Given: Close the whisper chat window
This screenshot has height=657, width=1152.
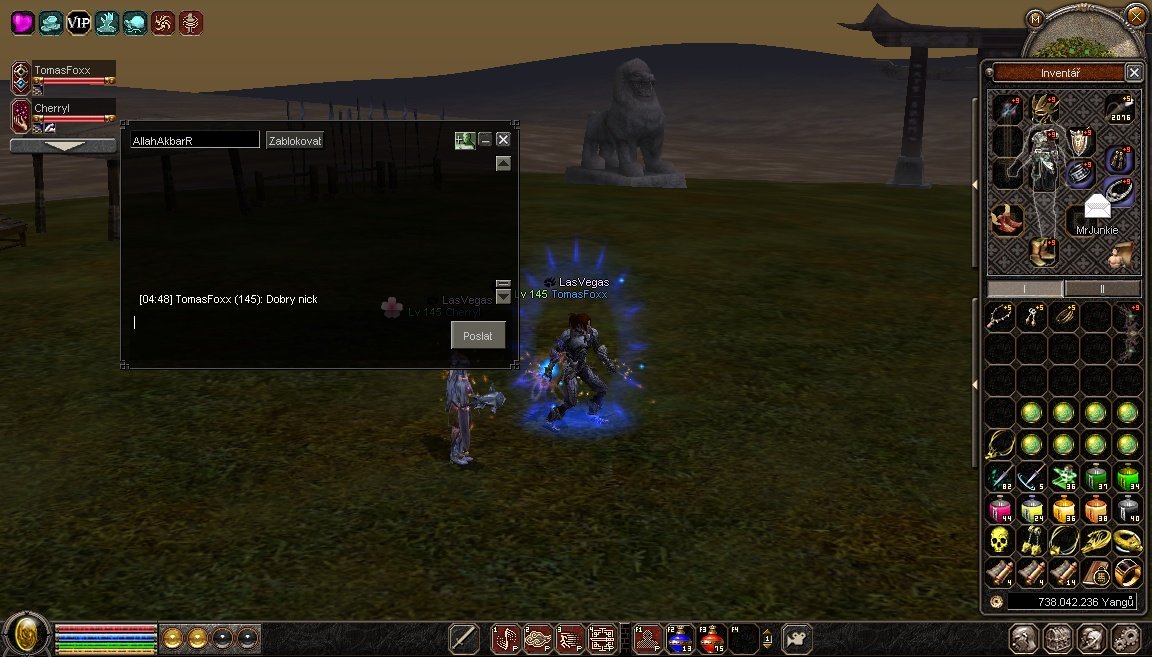Looking at the screenshot, I should point(503,140).
